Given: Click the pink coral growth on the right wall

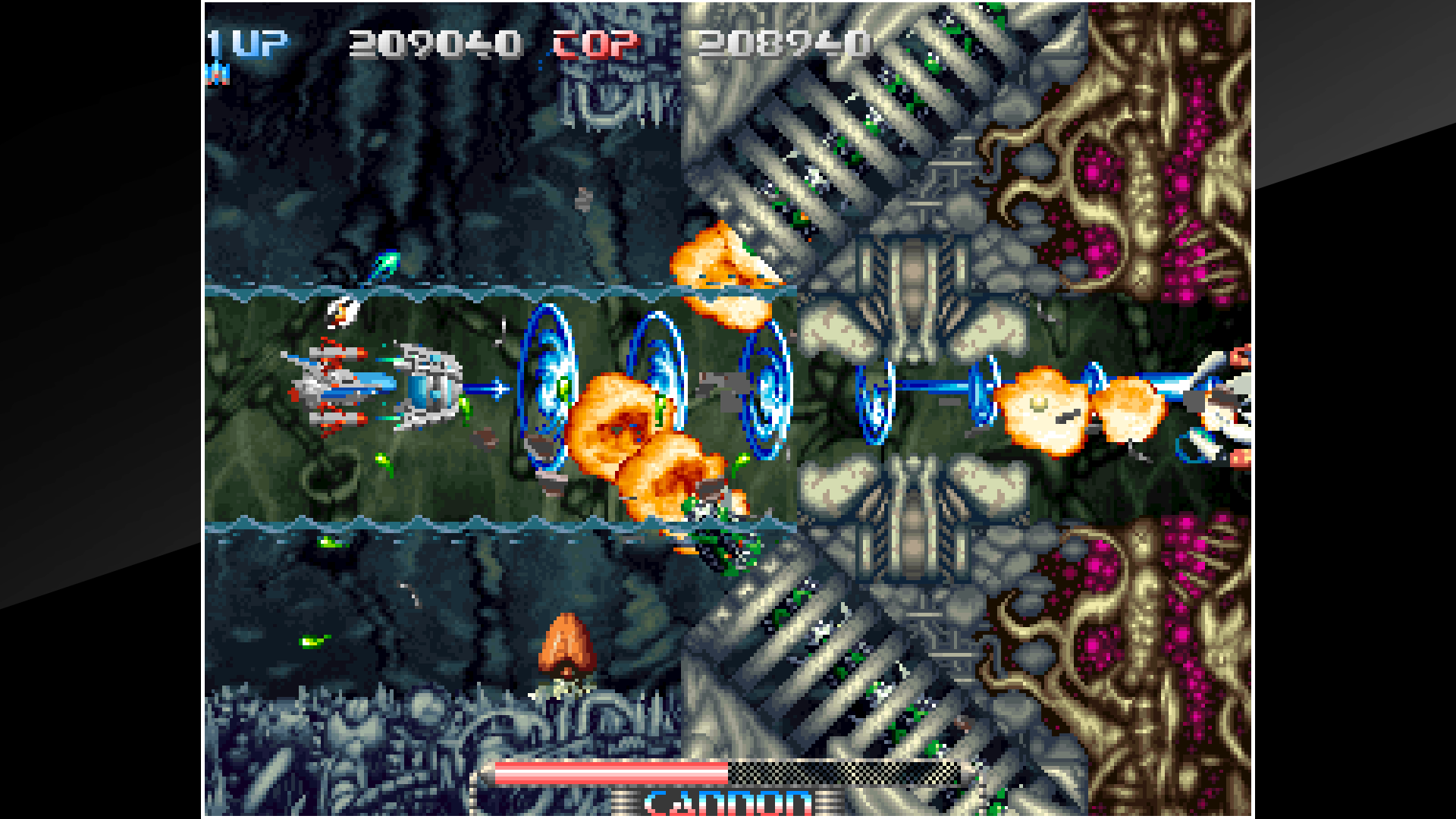Looking at the screenshot, I should click(1183, 182).
